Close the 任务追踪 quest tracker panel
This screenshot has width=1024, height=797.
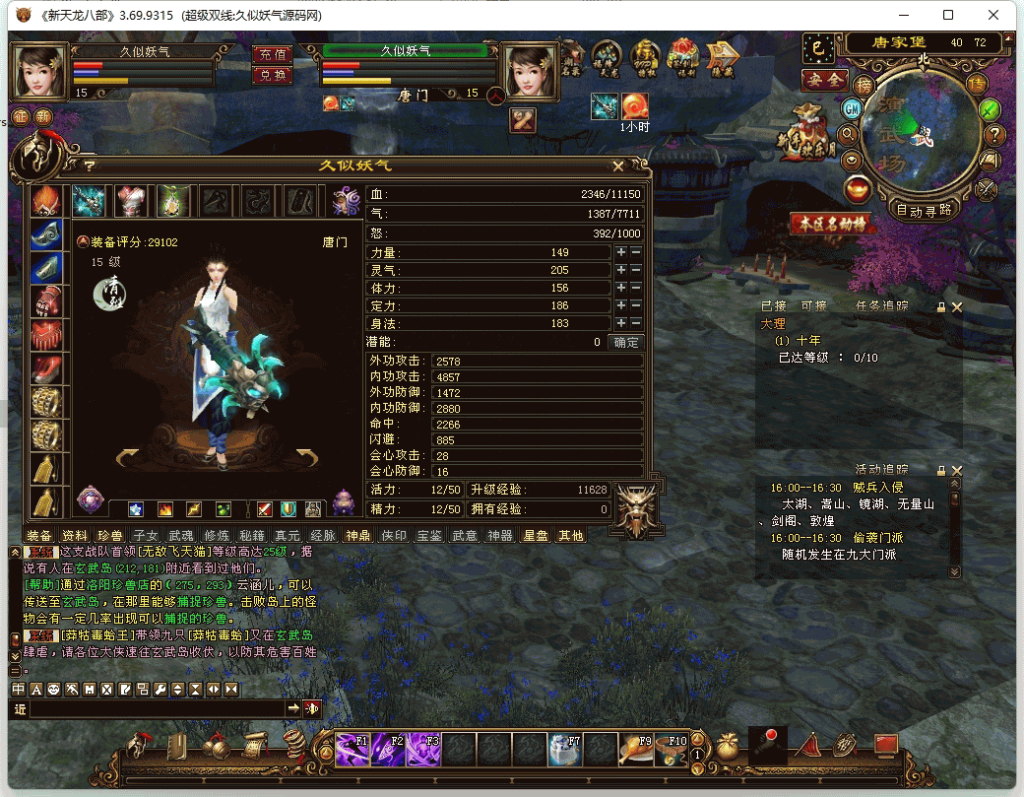coord(957,307)
